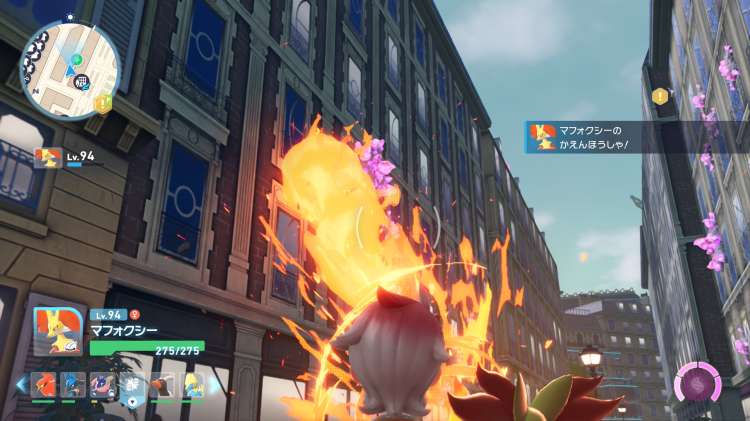The height and width of the screenshot is (421, 750).
Task: Click the green destination pin on minimap
Action: [76, 60]
